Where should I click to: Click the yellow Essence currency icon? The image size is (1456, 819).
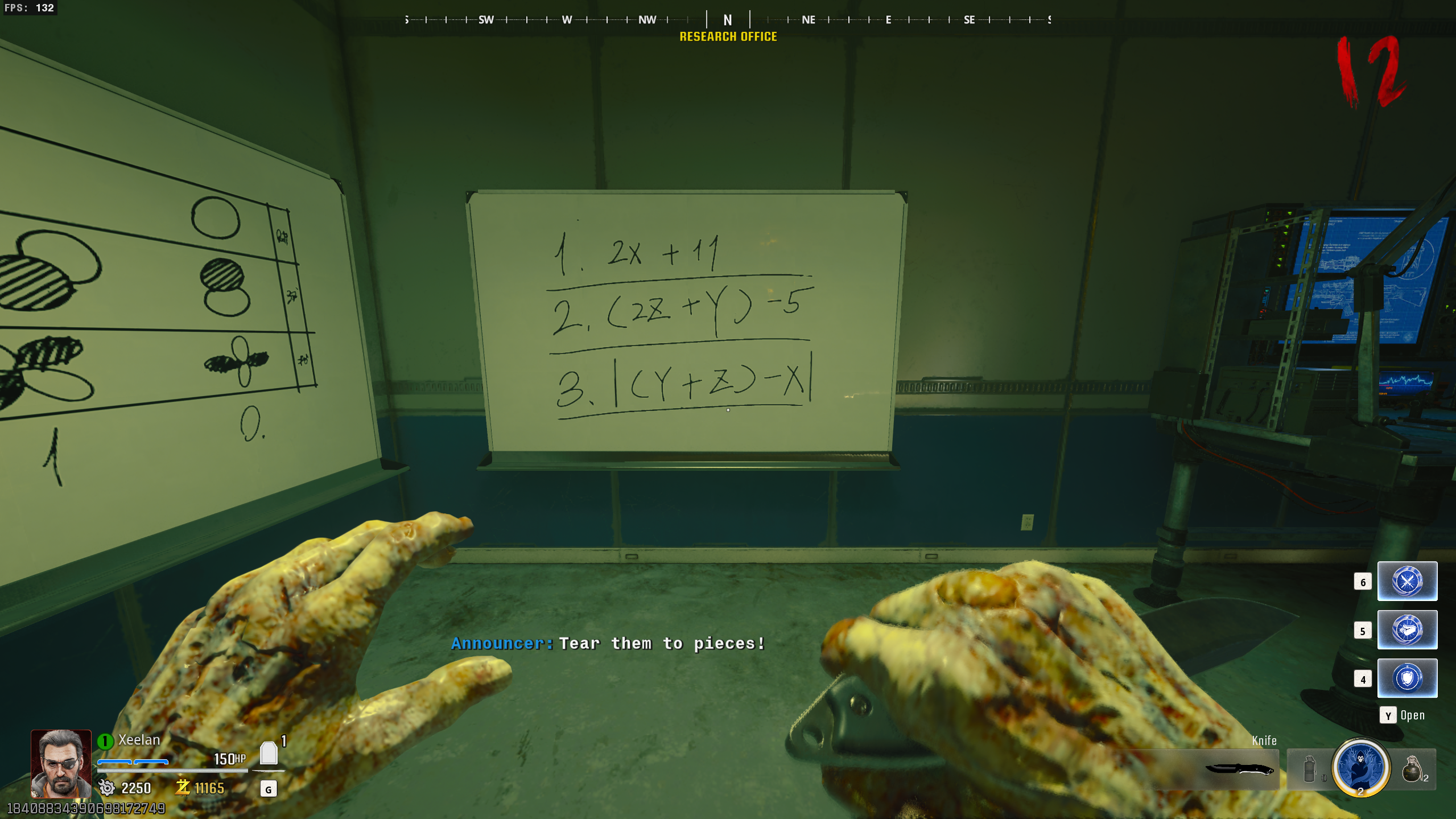(x=183, y=787)
